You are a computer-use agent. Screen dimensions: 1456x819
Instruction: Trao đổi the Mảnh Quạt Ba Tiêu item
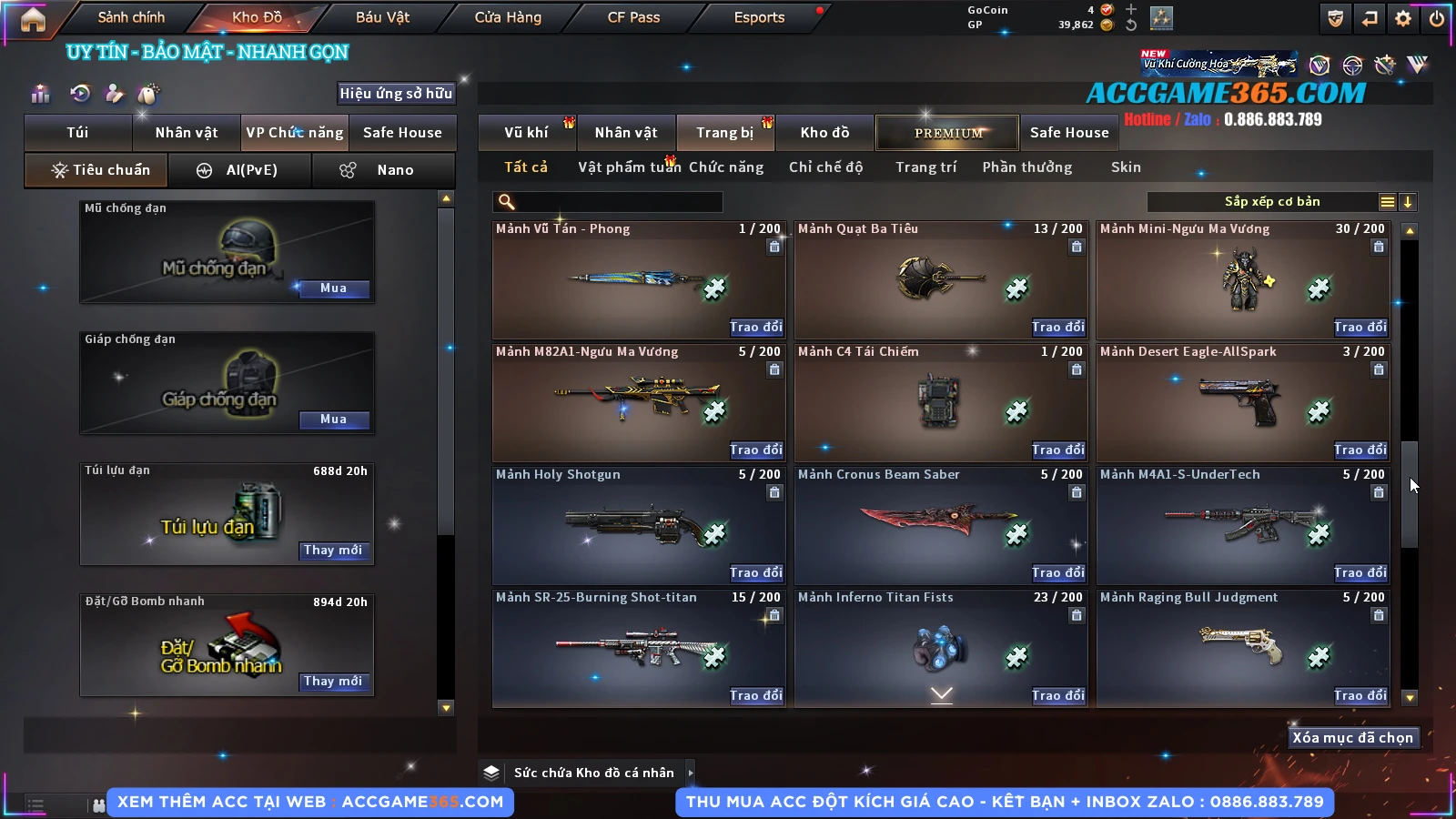pos(1057,327)
